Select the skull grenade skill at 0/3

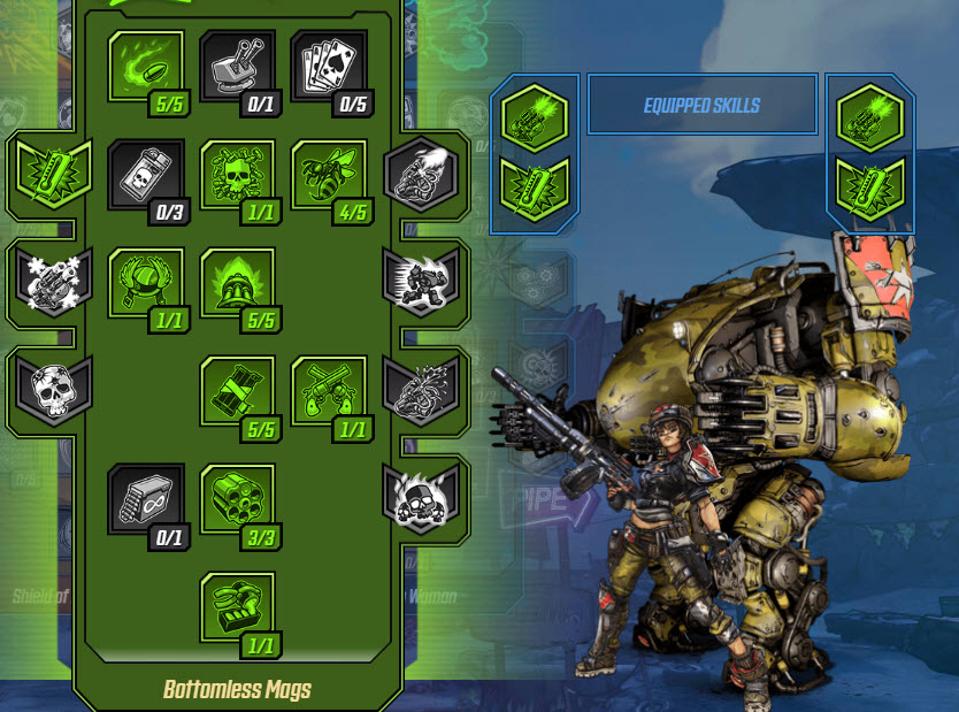[145, 175]
